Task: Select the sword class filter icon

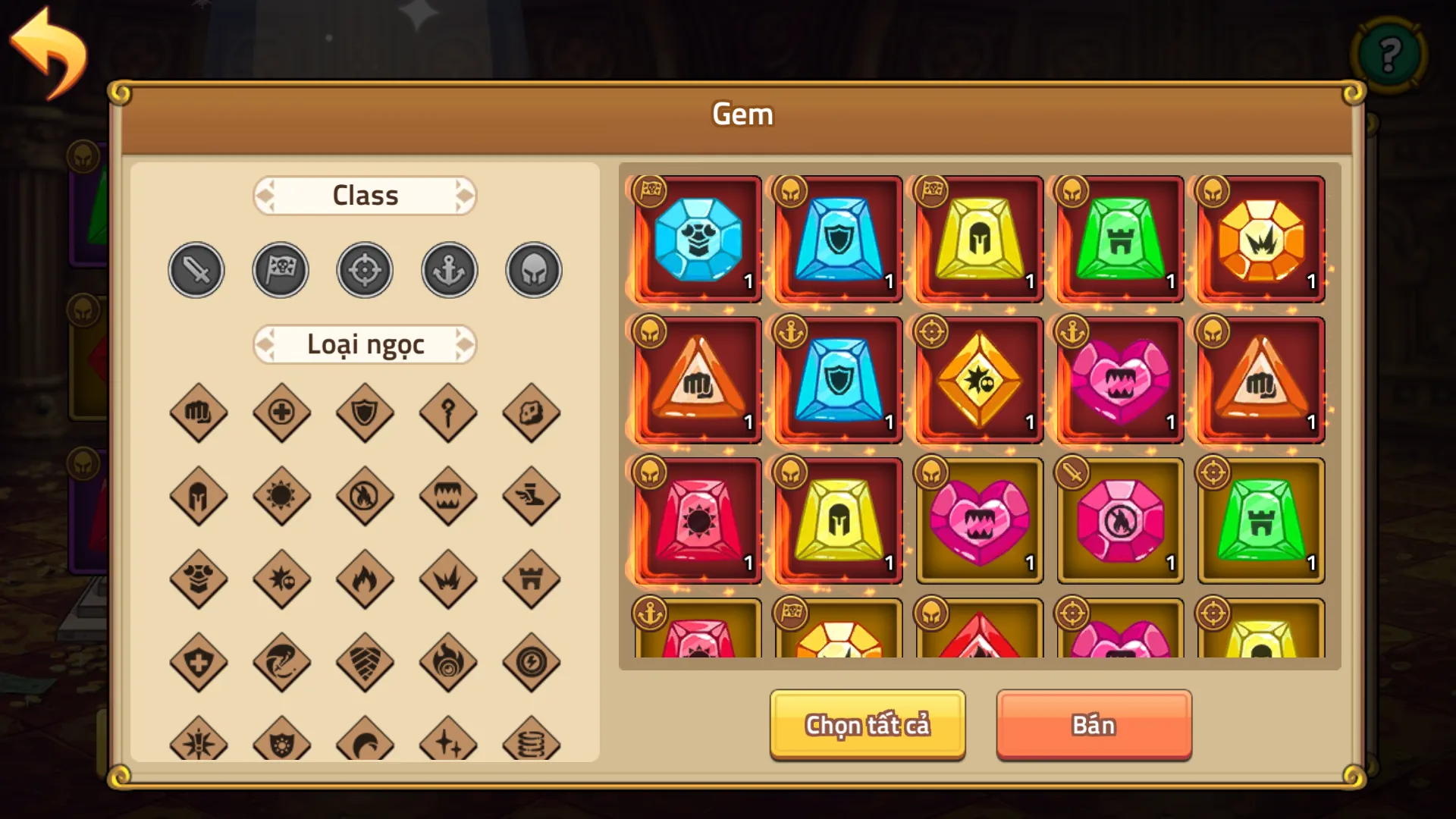Action: point(196,269)
